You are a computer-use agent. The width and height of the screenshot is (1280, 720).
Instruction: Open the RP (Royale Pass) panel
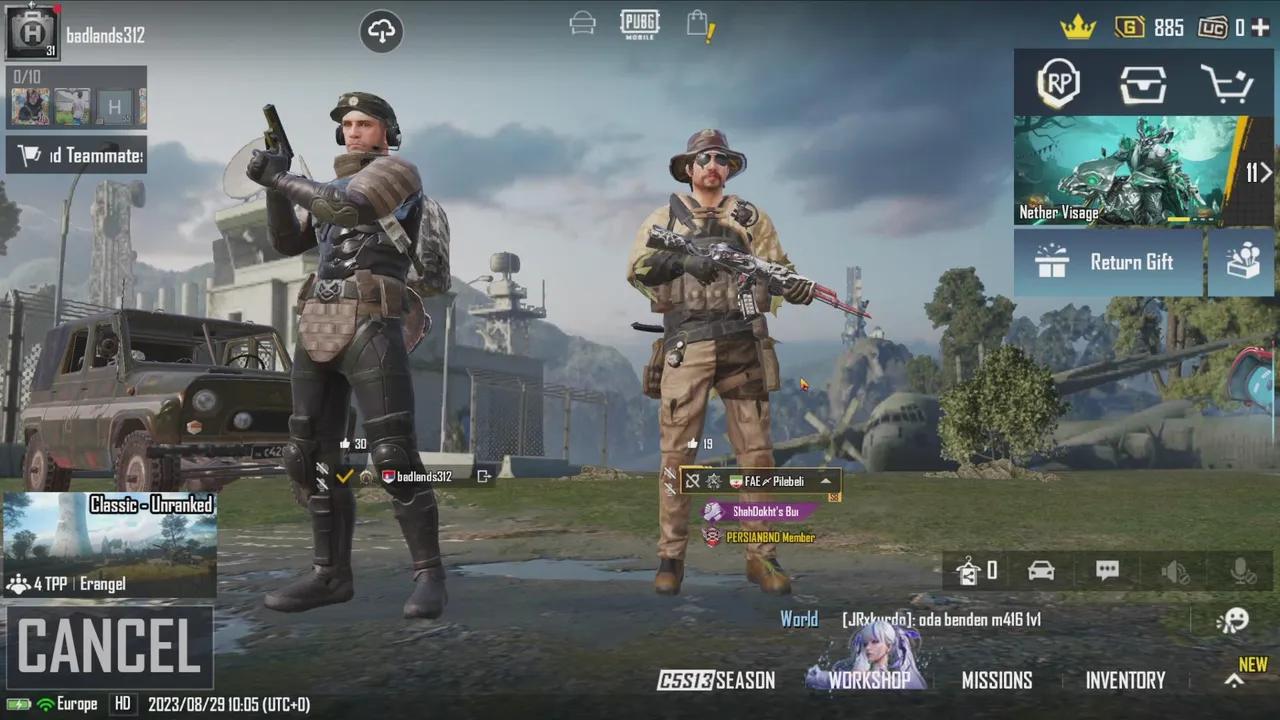(1059, 85)
